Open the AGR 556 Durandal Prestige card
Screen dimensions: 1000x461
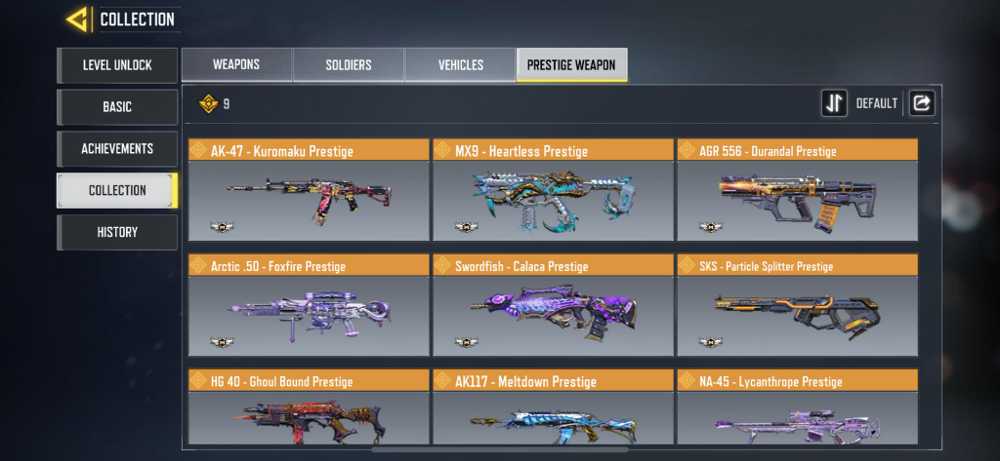pyautogui.click(x=797, y=190)
